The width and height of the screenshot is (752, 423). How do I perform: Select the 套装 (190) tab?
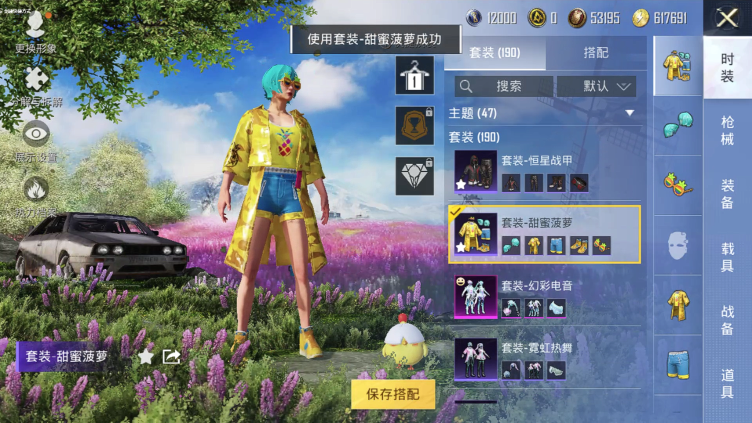point(497,53)
